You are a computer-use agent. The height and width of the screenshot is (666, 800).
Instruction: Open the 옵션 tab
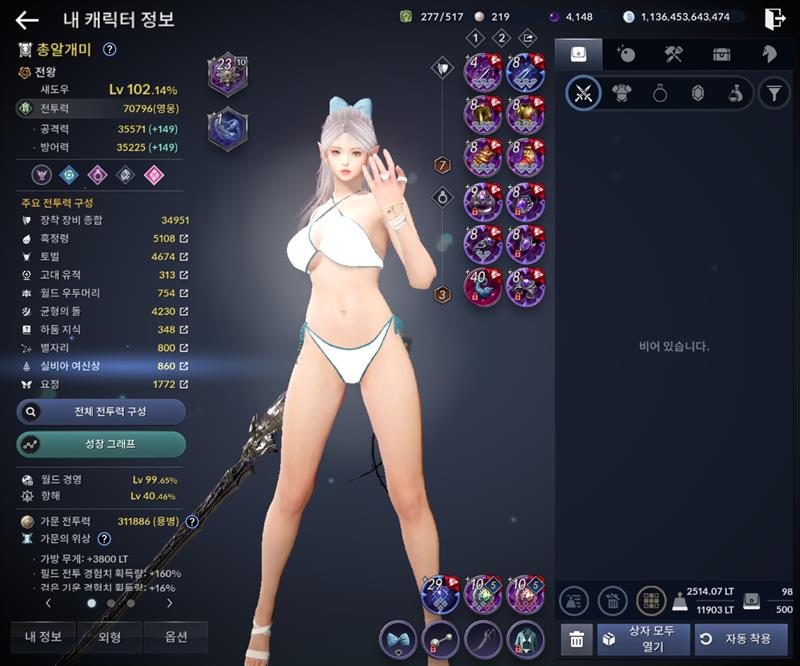175,637
